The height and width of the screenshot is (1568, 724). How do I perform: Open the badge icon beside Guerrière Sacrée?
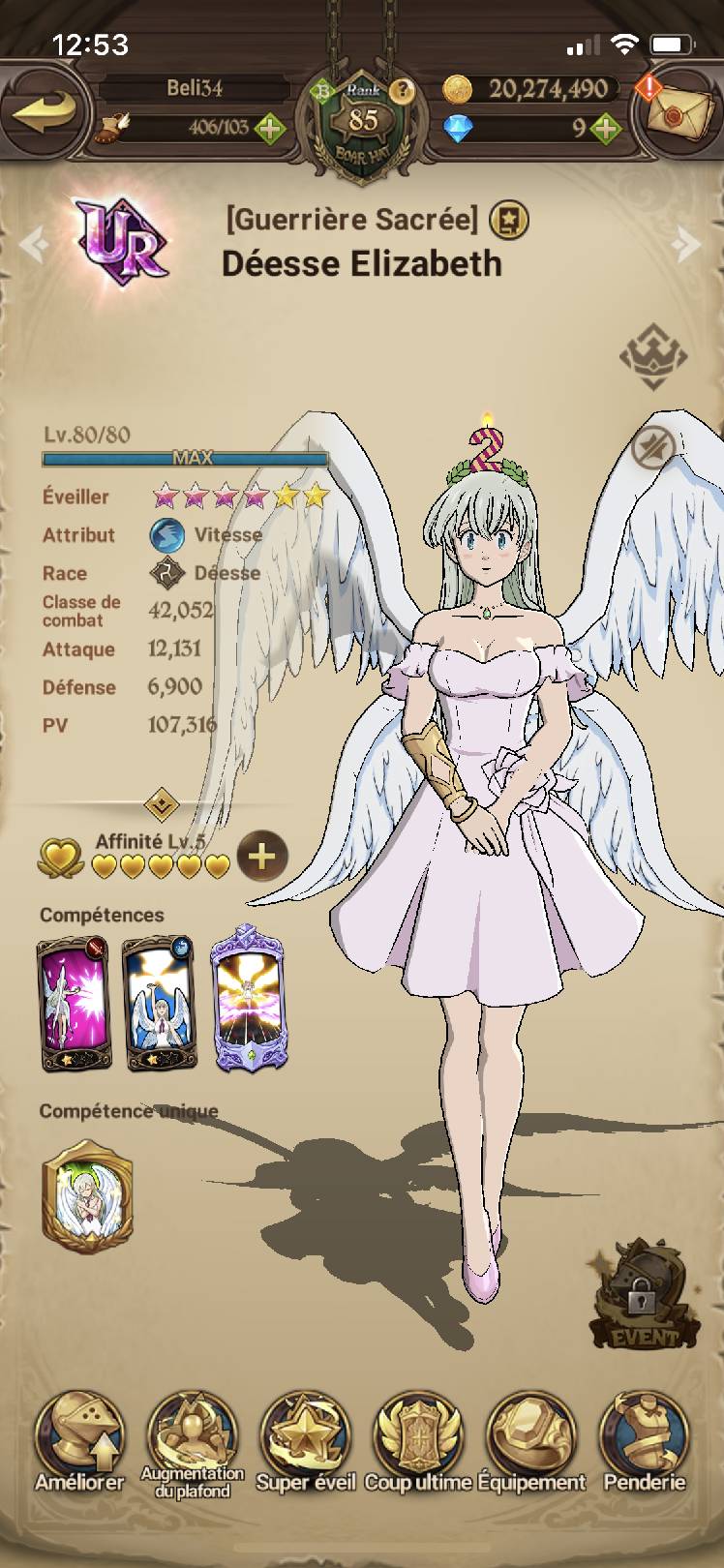(509, 221)
